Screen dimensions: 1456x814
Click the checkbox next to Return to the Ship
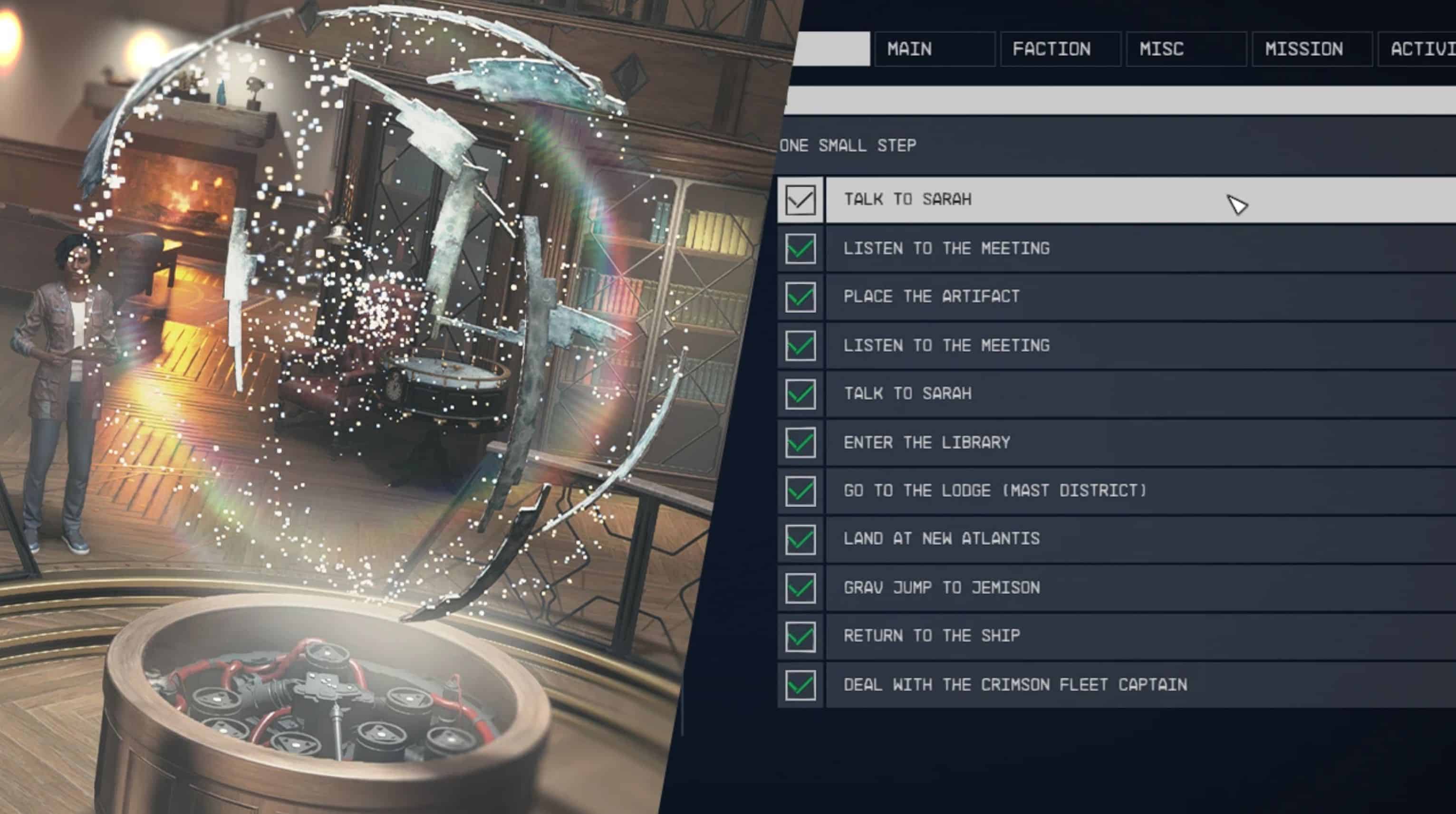[x=800, y=637]
